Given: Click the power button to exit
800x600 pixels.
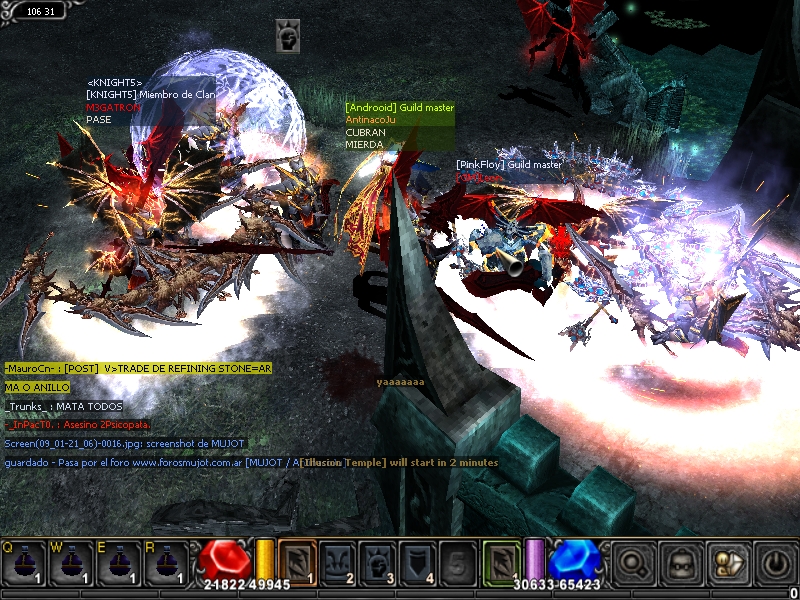Looking at the screenshot, I should 774,563.
